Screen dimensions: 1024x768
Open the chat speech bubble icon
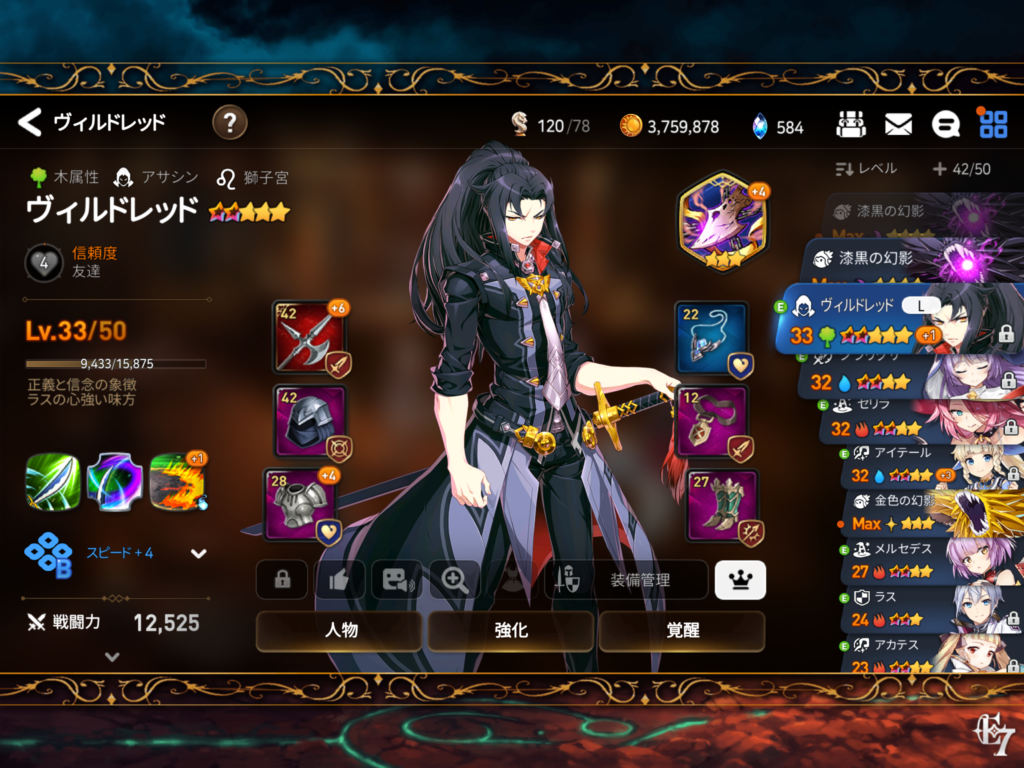pos(945,124)
